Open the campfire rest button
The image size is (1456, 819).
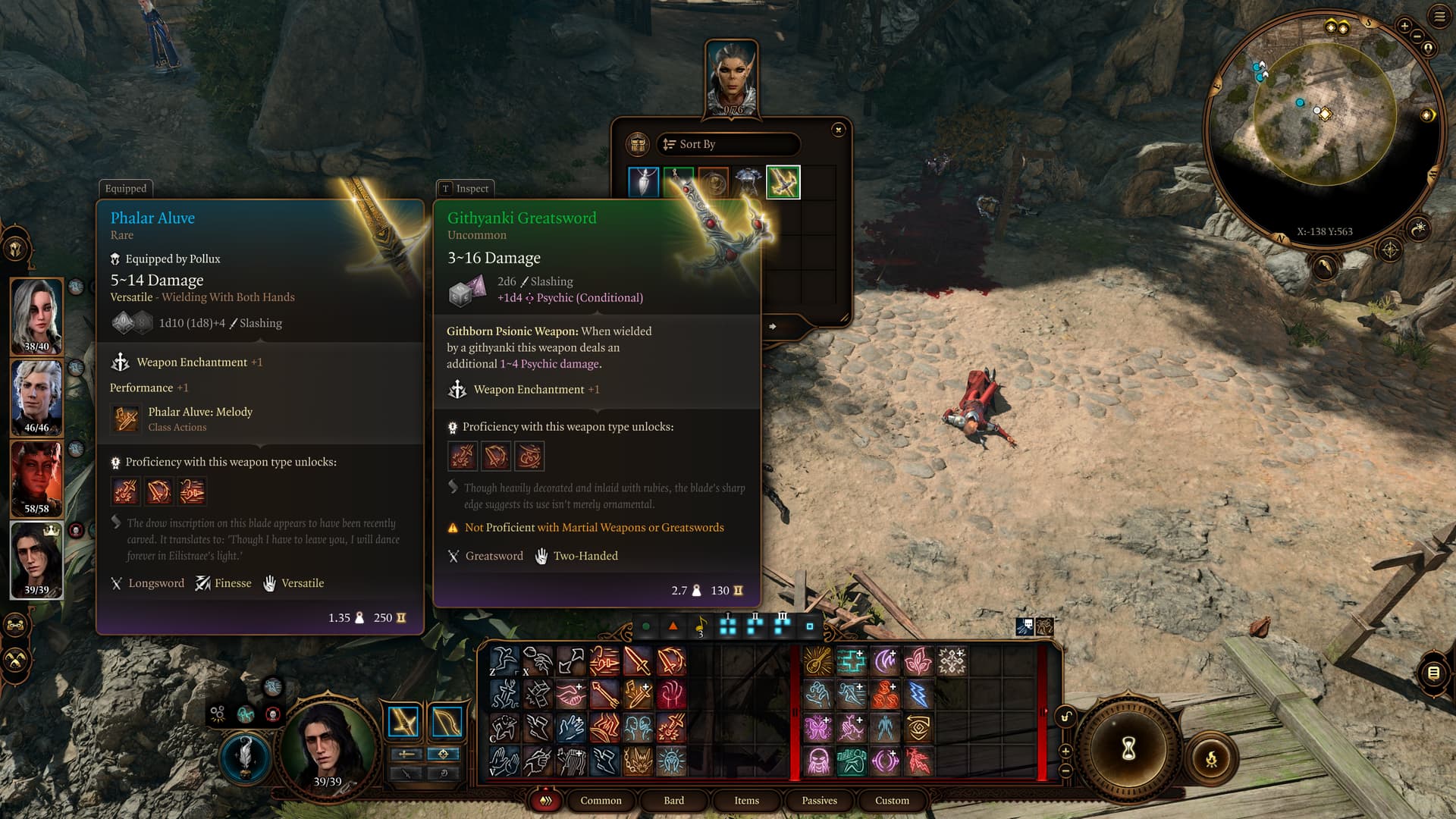[x=1211, y=758]
